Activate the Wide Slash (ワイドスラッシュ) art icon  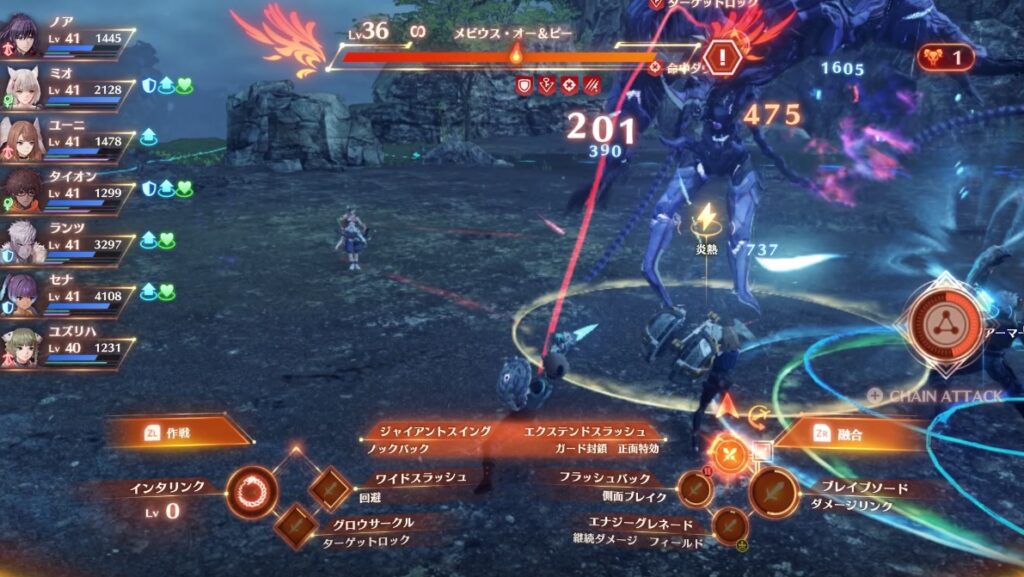coord(330,487)
